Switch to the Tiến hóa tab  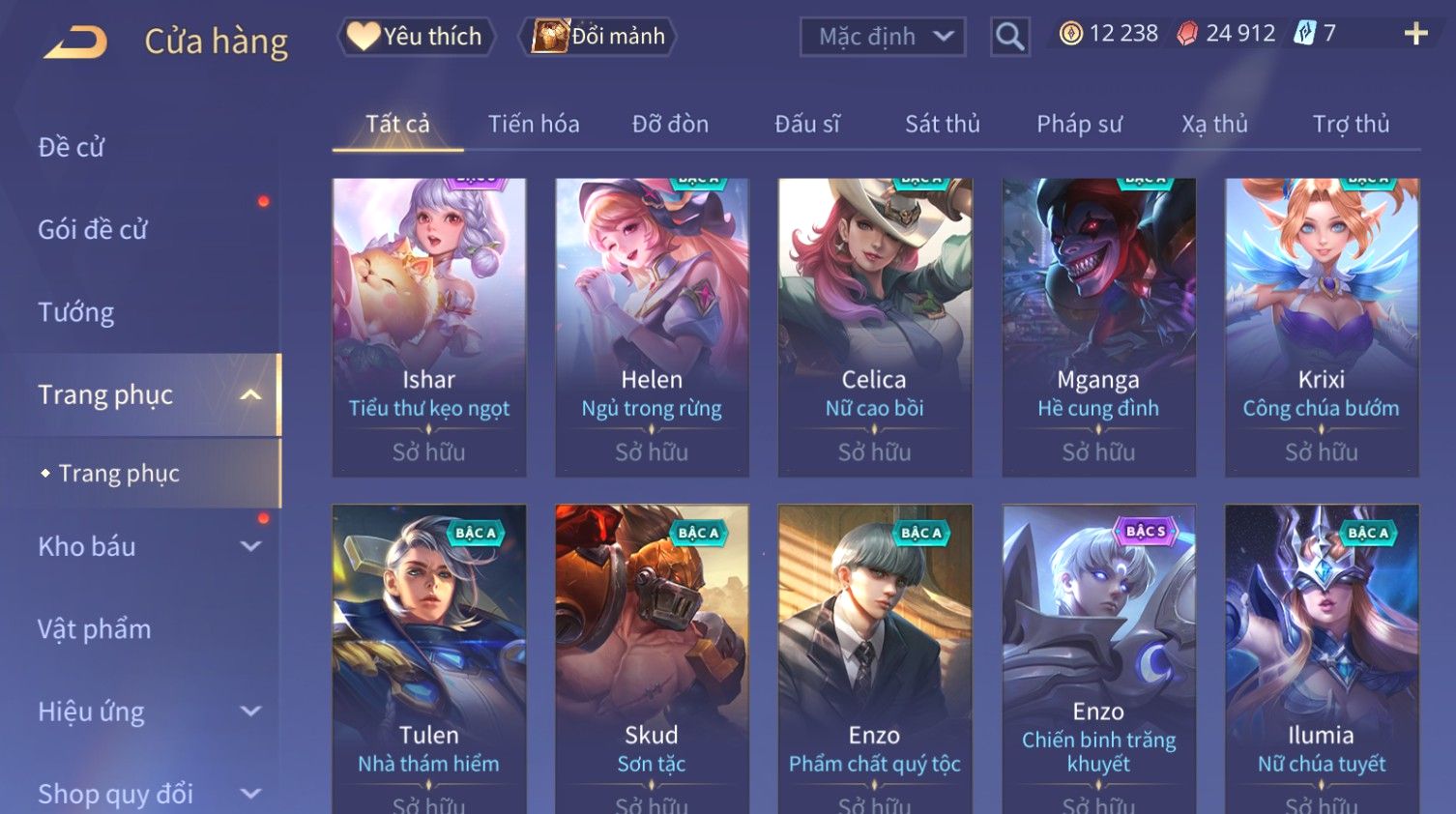tap(534, 124)
